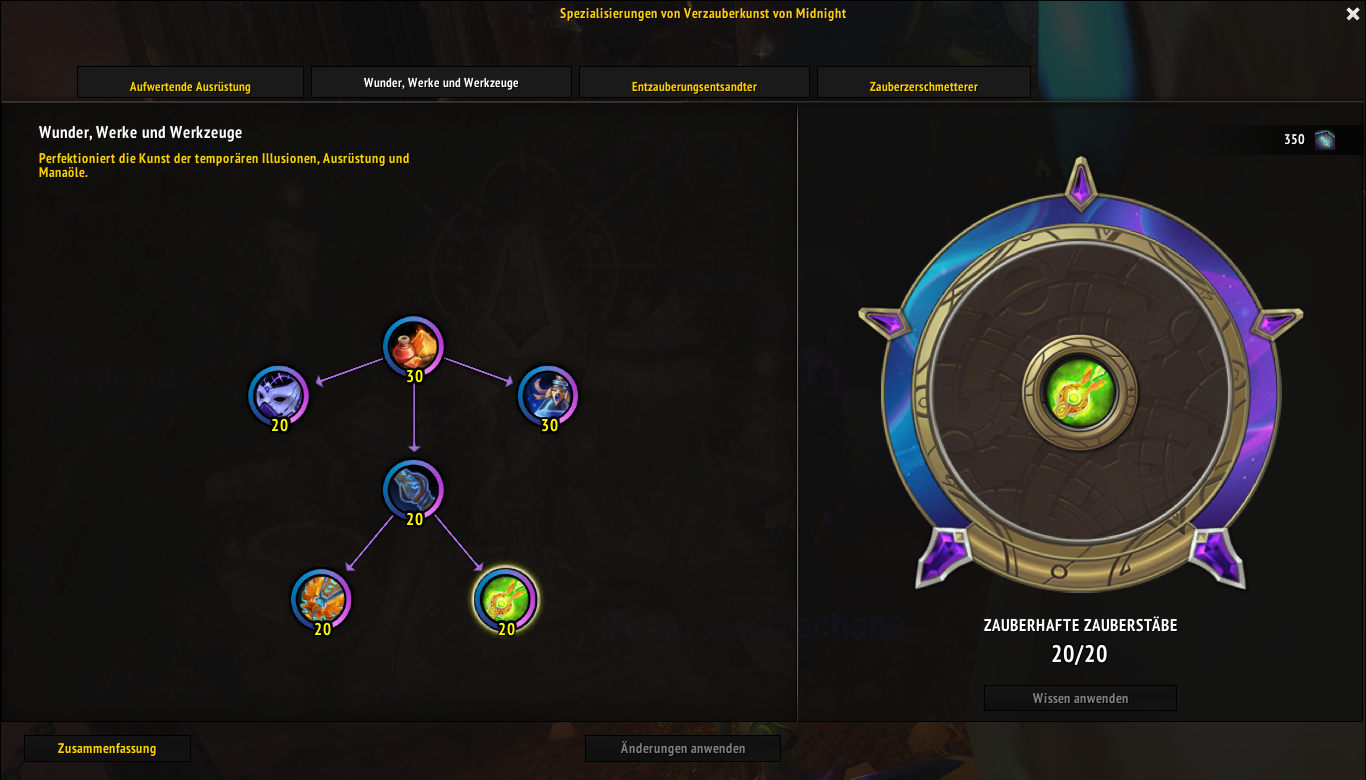1366x780 pixels.
Task: Open the Zusammenfassung summary
Action: point(107,748)
